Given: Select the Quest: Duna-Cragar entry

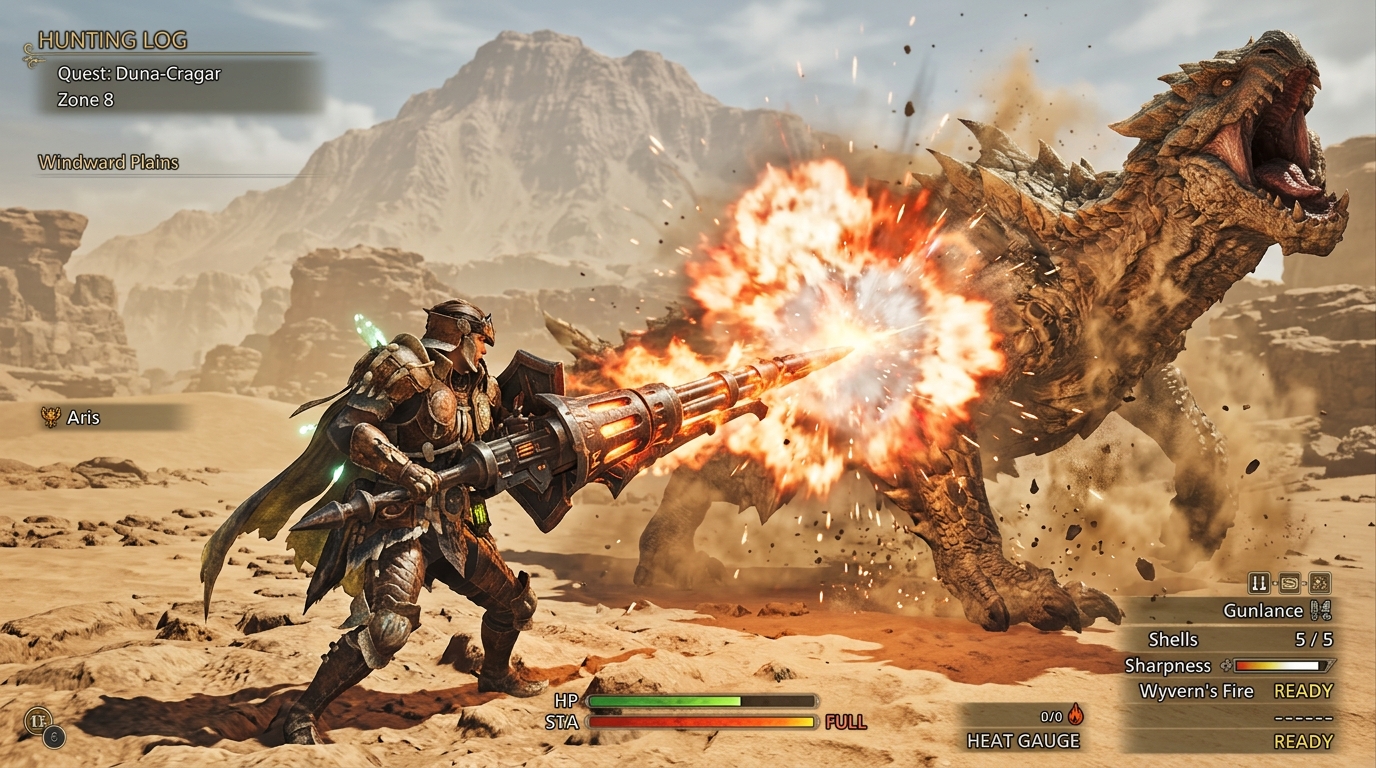Looking at the screenshot, I should click(130, 73).
